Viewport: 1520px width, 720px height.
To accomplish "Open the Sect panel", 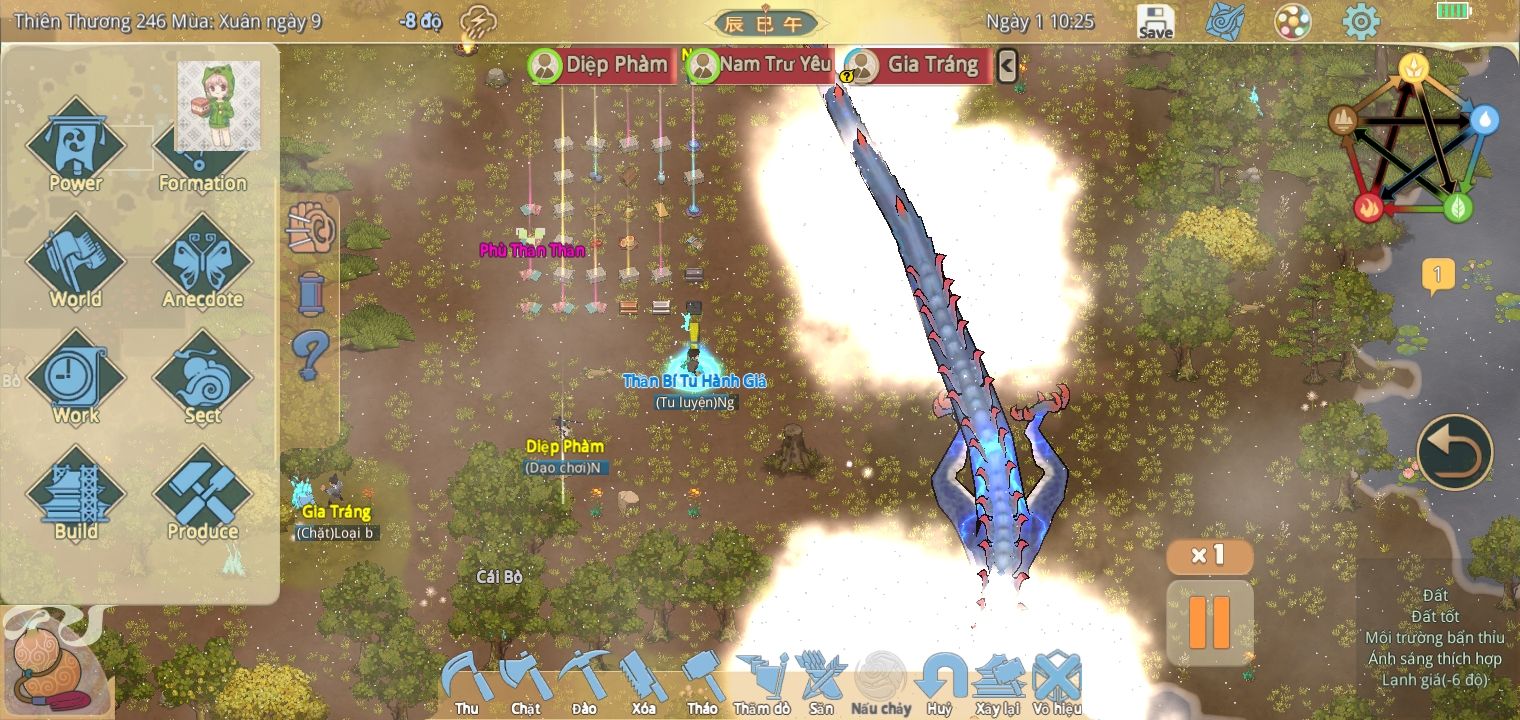I will tap(200, 380).
